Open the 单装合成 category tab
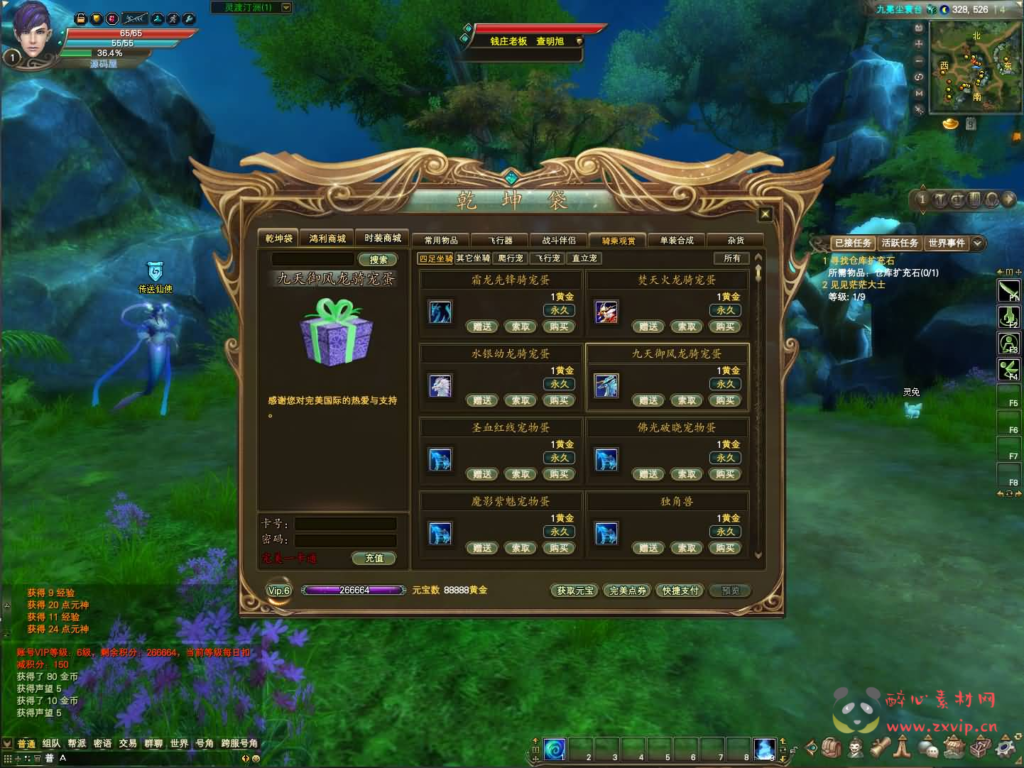The height and width of the screenshot is (768, 1024). (676, 240)
